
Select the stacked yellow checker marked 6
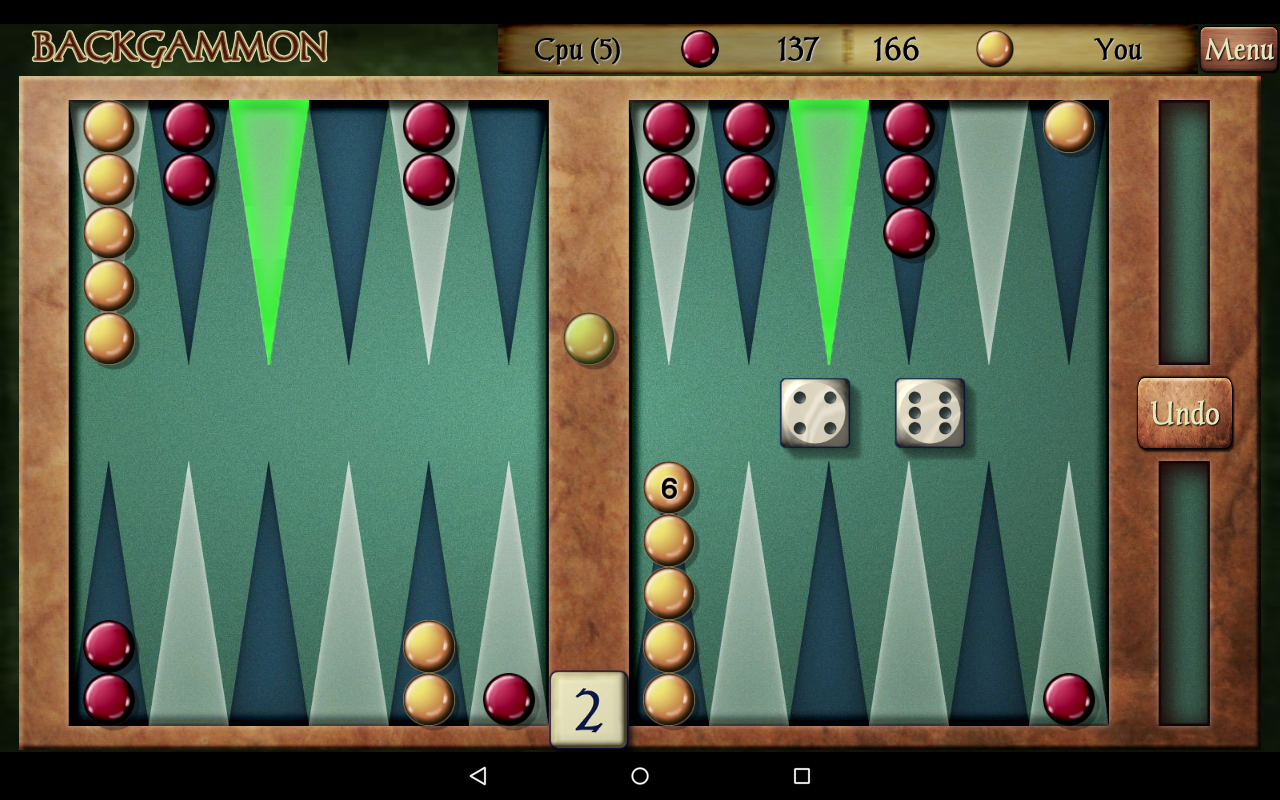pos(668,489)
